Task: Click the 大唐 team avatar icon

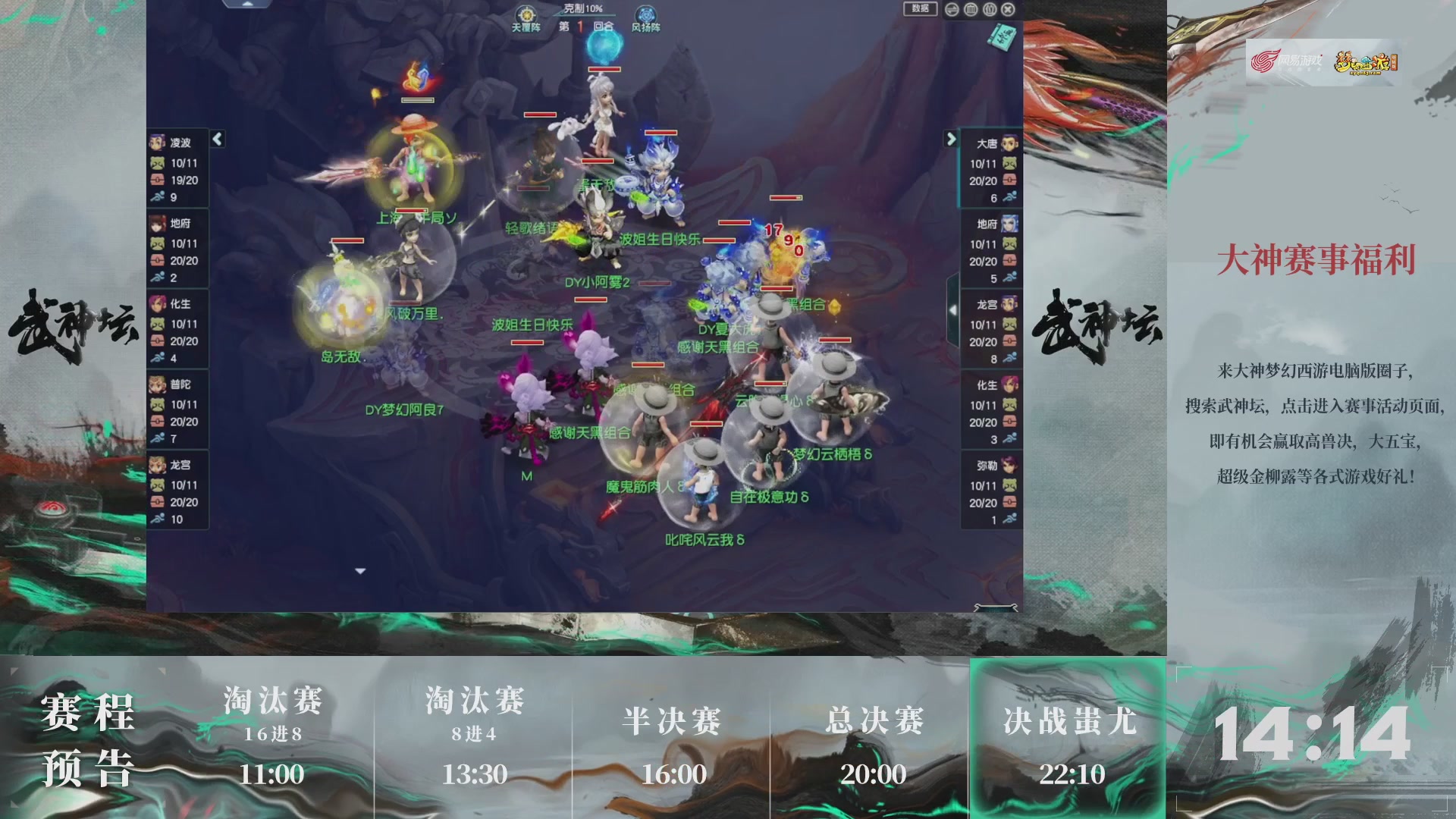Action: [1010, 144]
